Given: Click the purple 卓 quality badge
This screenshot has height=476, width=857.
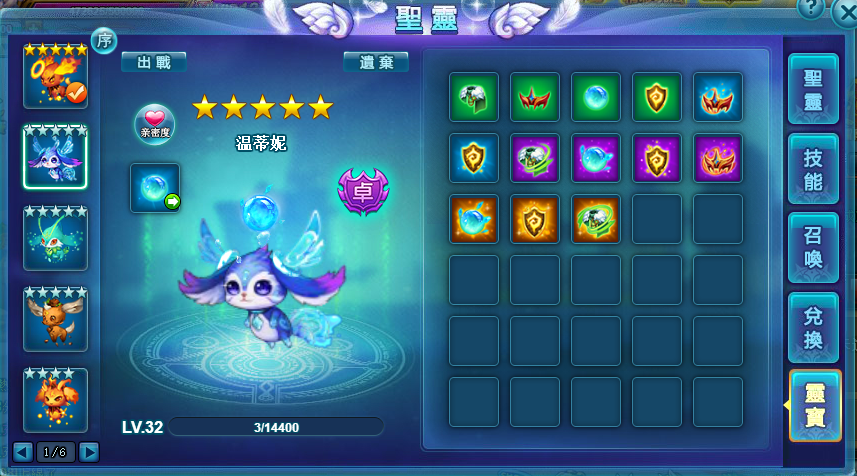Looking at the screenshot, I should pos(363,188).
